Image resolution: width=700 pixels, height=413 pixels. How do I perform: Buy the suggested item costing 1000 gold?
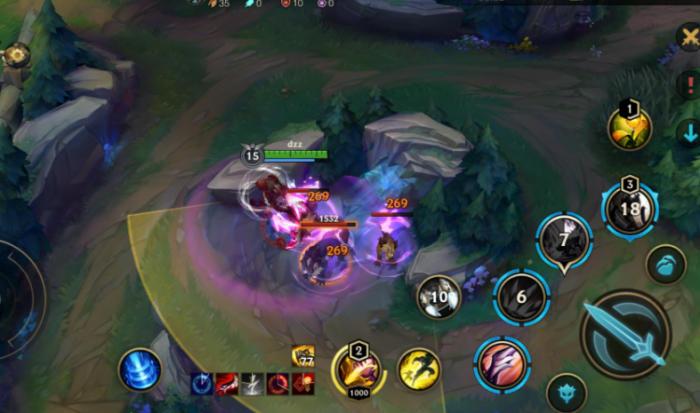coord(358,371)
